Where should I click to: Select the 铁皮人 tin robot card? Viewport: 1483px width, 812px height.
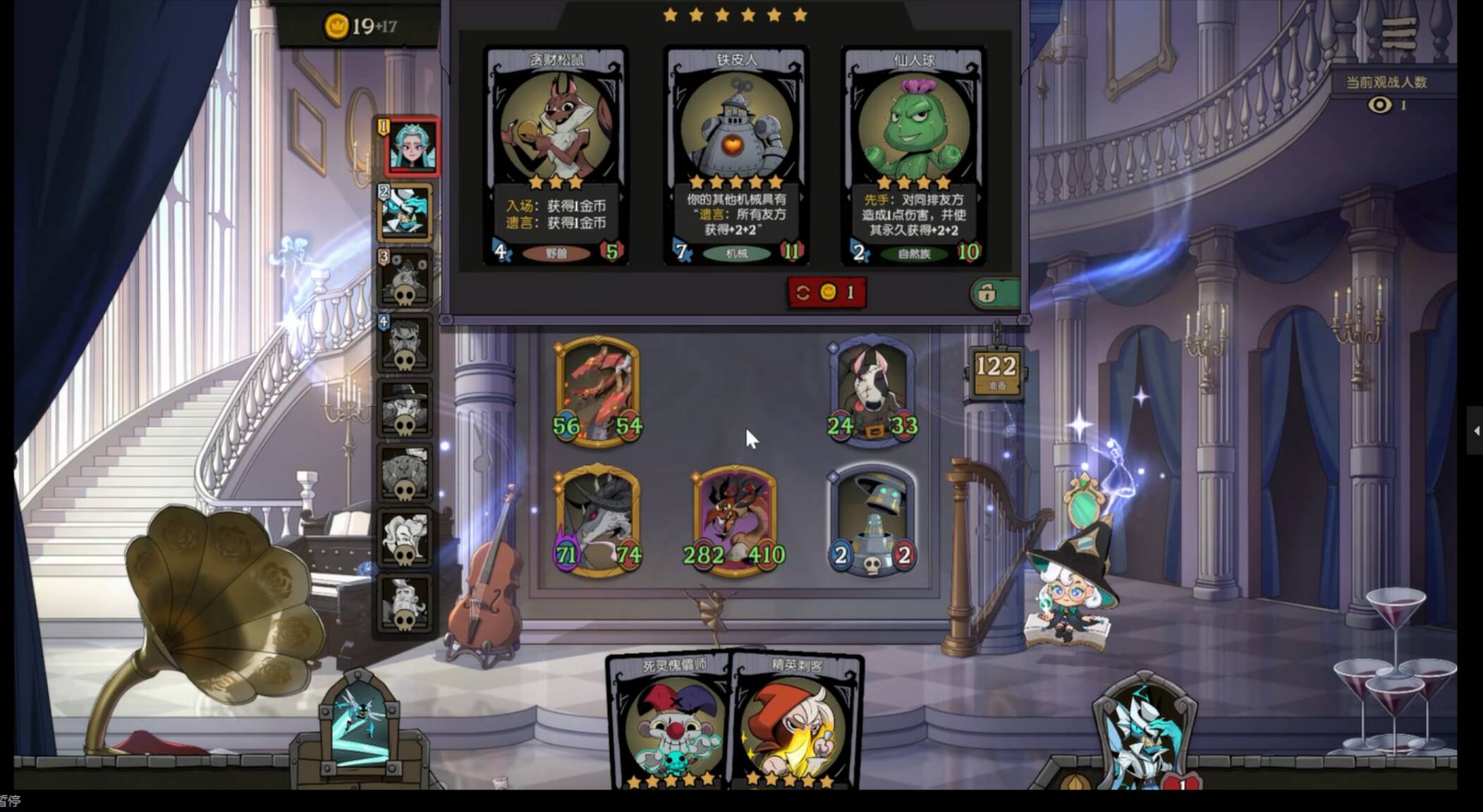click(736, 156)
